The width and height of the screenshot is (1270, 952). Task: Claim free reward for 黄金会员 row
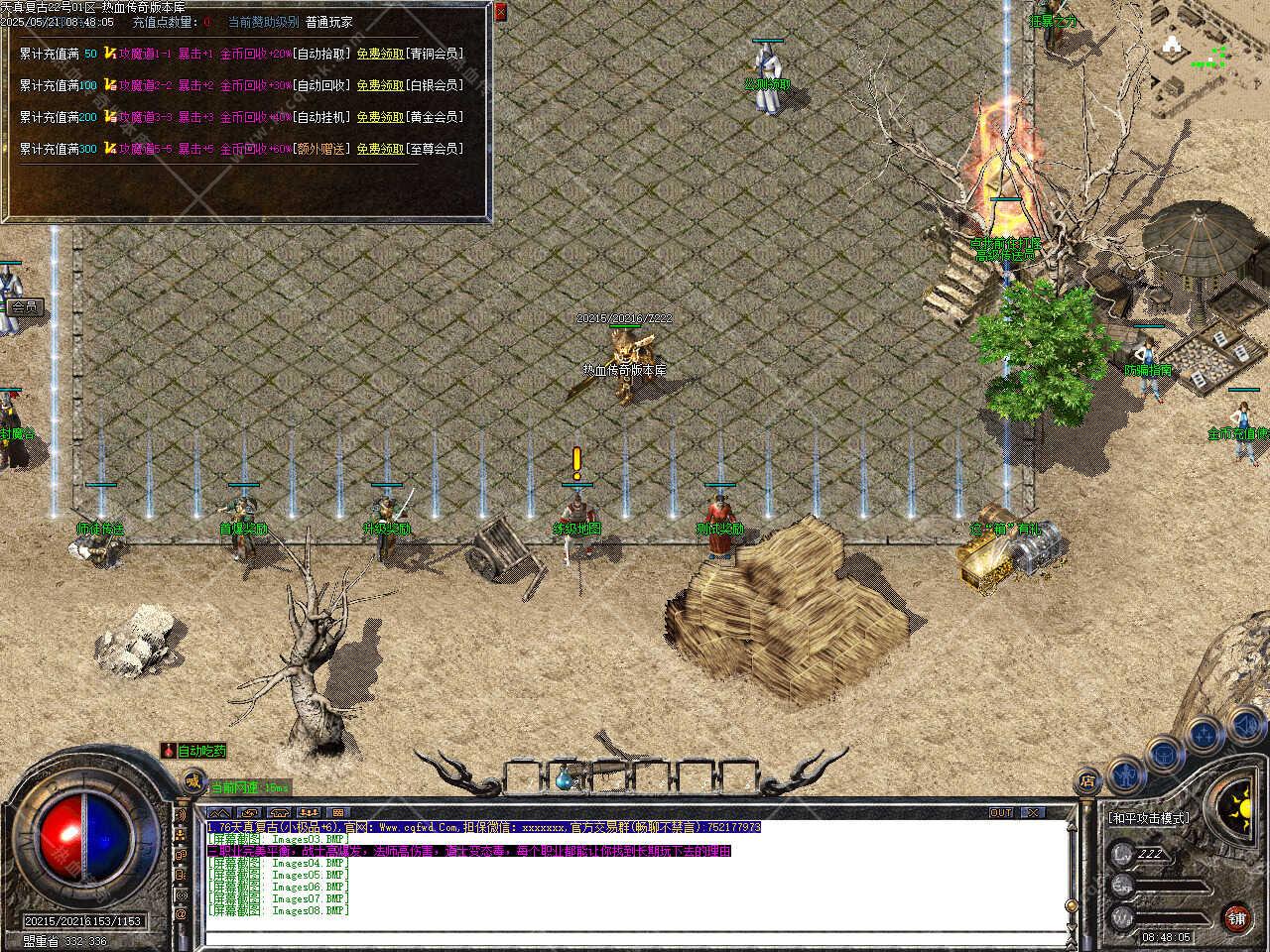380,117
